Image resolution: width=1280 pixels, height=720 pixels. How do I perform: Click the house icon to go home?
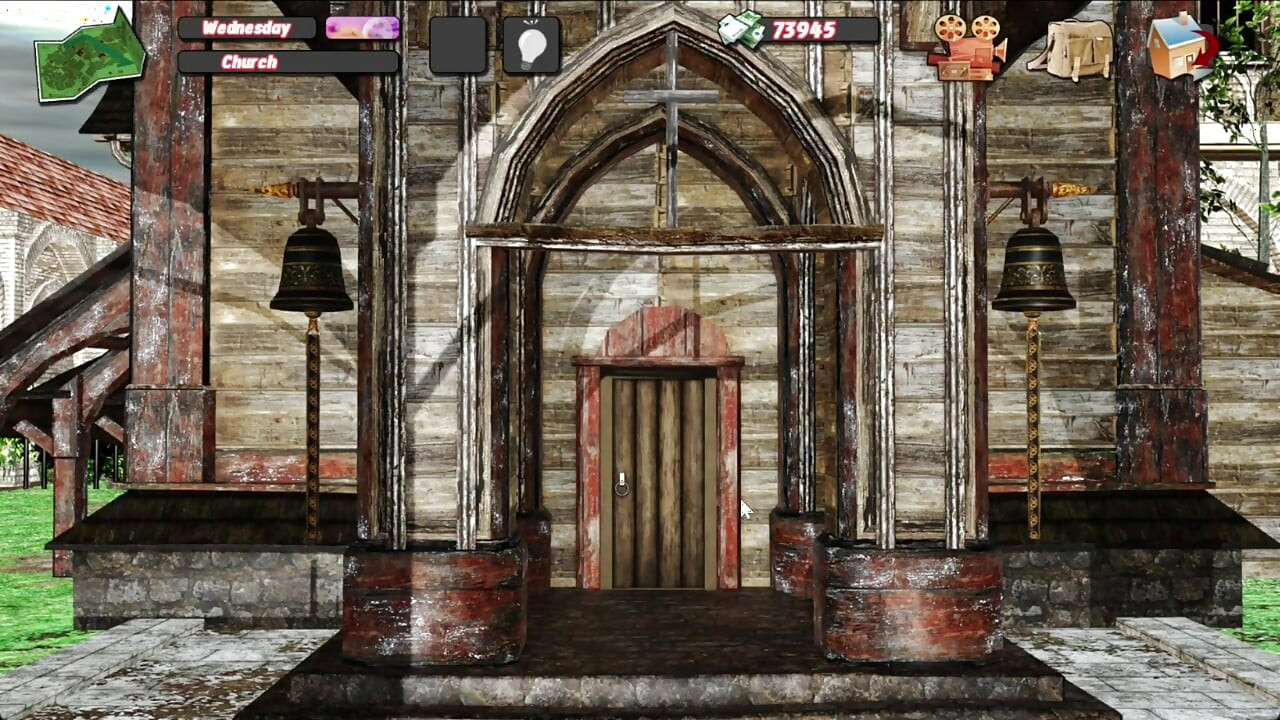tap(1180, 45)
